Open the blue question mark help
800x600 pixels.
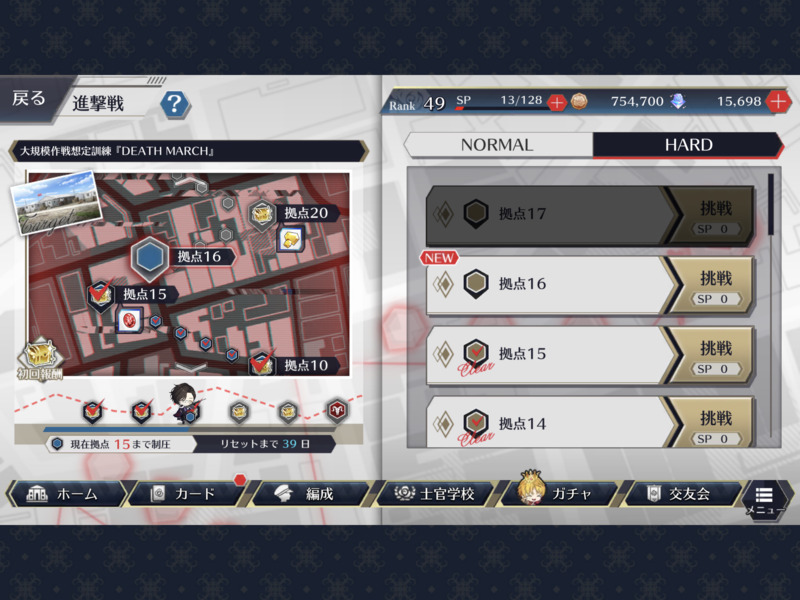tap(175, 103)
